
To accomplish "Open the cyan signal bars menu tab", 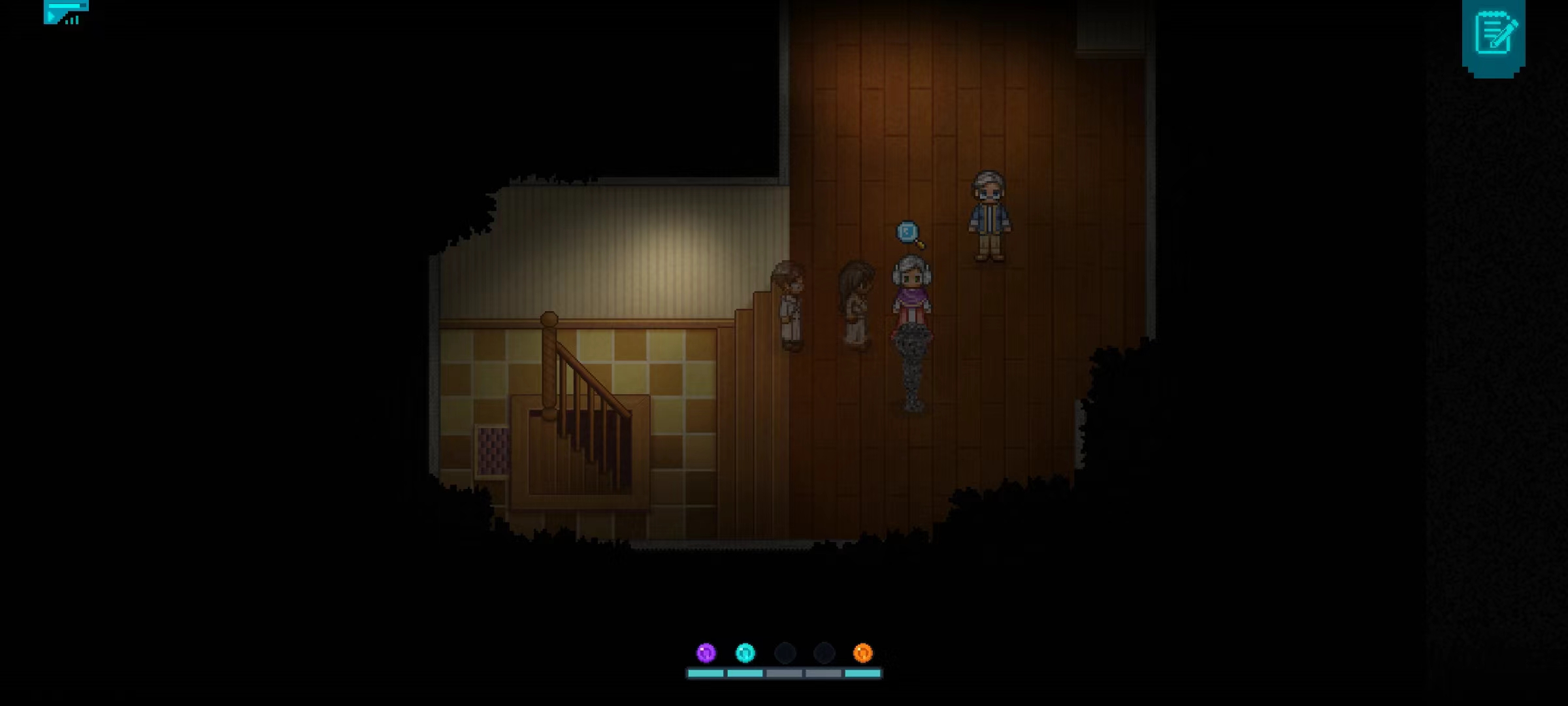I will click(x=65, y=12).
